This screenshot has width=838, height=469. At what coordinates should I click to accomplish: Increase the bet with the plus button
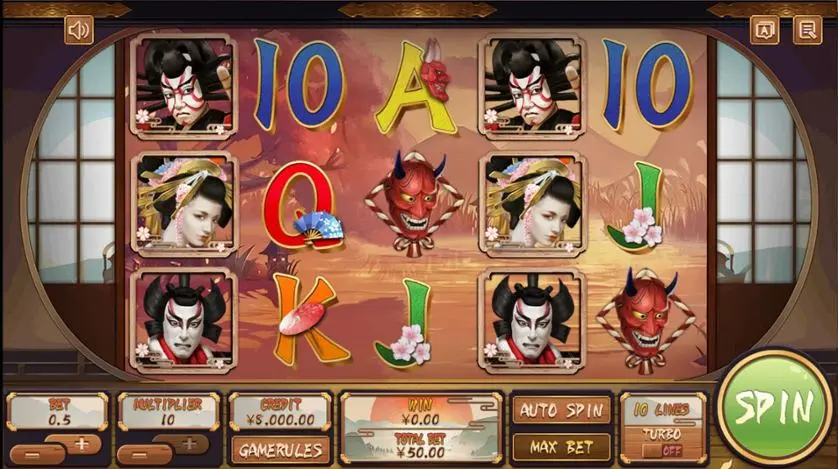point(81,443)
